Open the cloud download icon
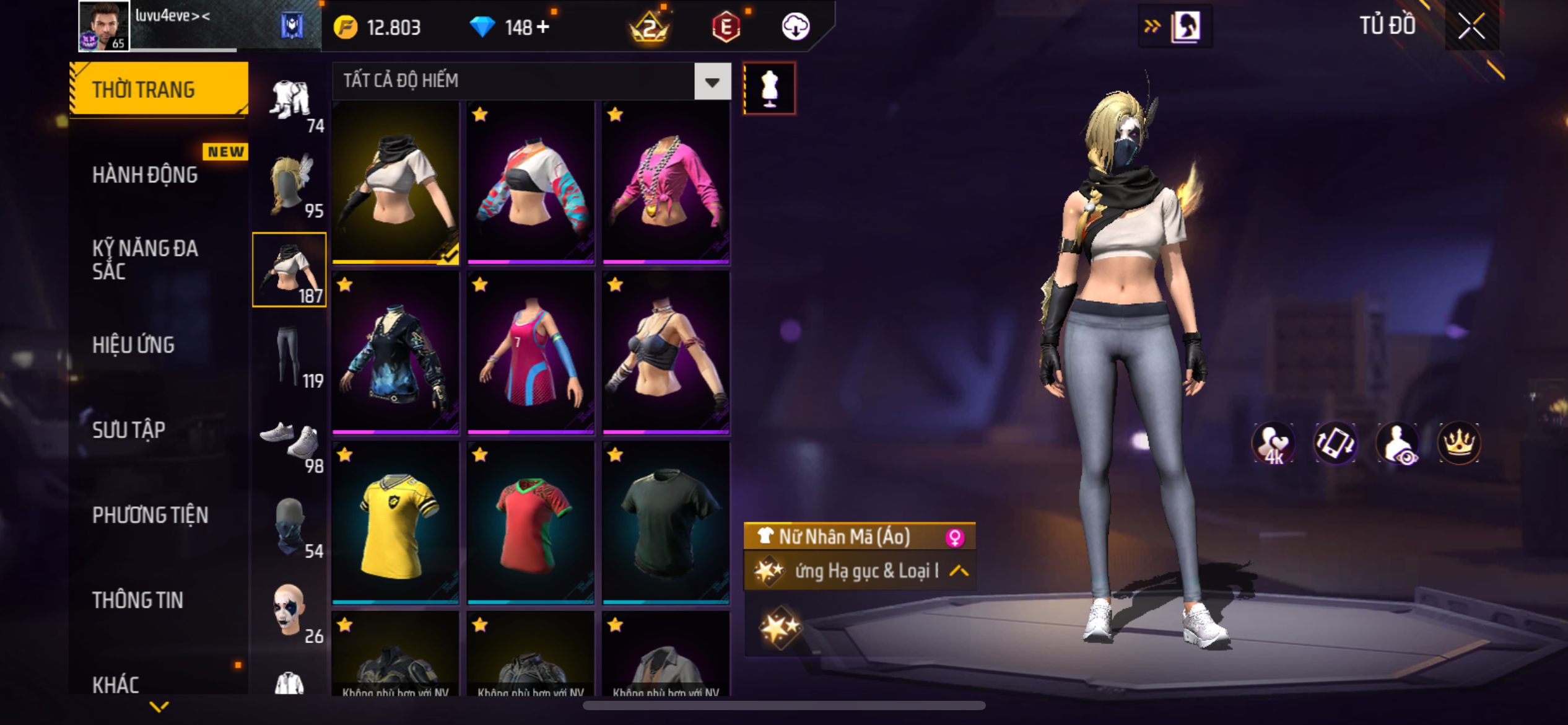The width and height of the screenshot is (1568, 725). pos(795,27)
